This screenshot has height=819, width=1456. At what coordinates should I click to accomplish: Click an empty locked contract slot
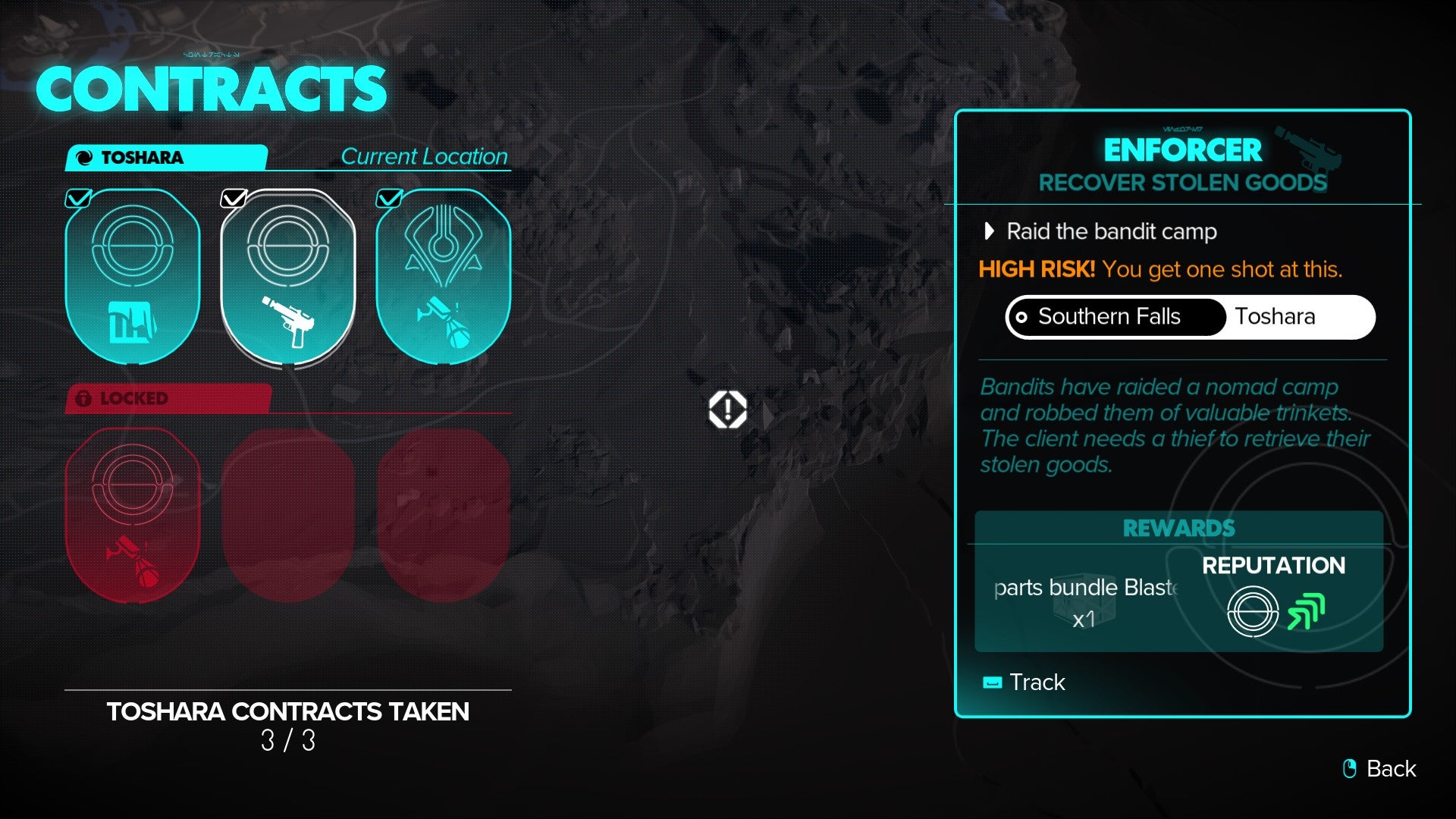(289, 508)
